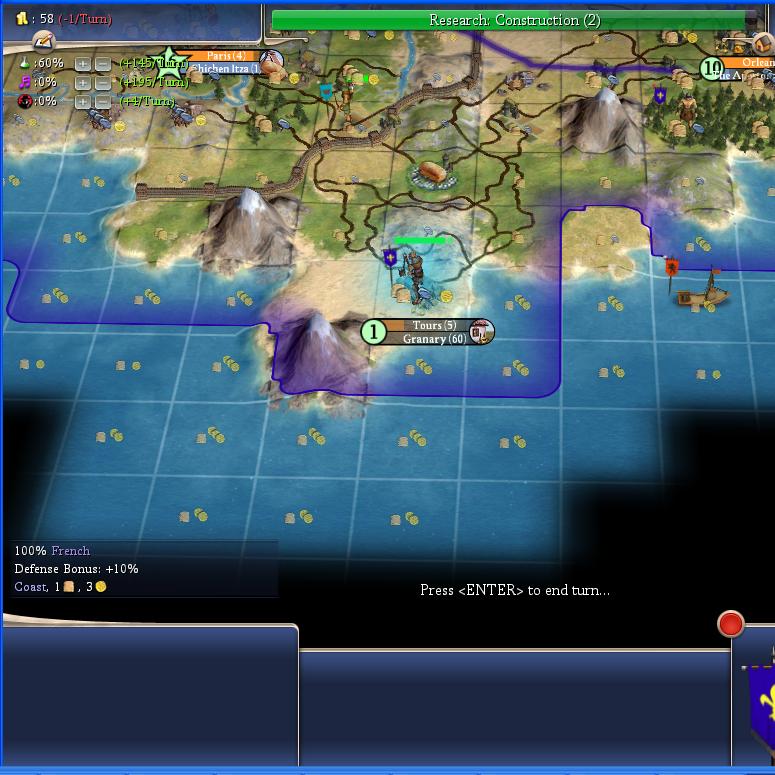The width and height of the screenshot is (775, 775).
Task: Increase the science rate with its plus button
Action: pos(83,63)
